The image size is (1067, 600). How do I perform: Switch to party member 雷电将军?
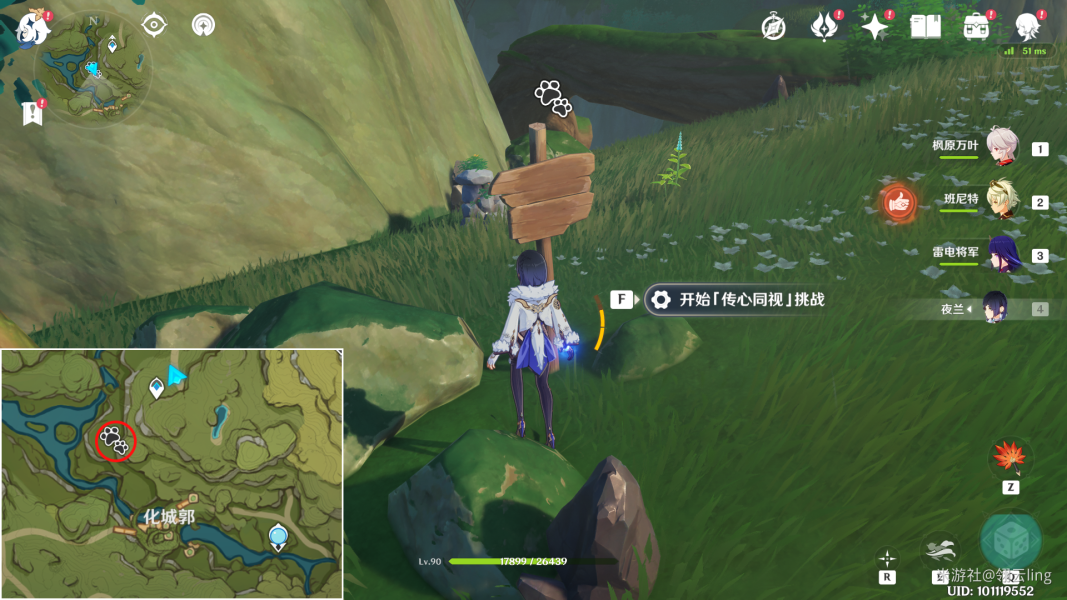point(1002,254)
